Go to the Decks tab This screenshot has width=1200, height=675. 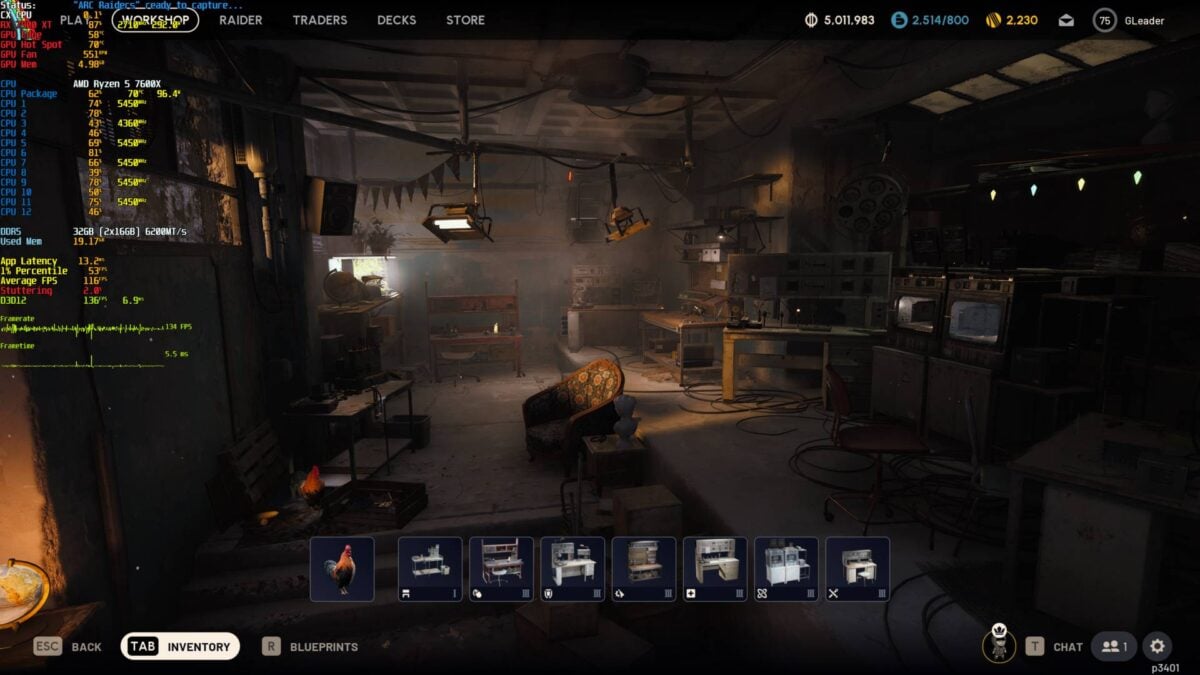(397, 20)
